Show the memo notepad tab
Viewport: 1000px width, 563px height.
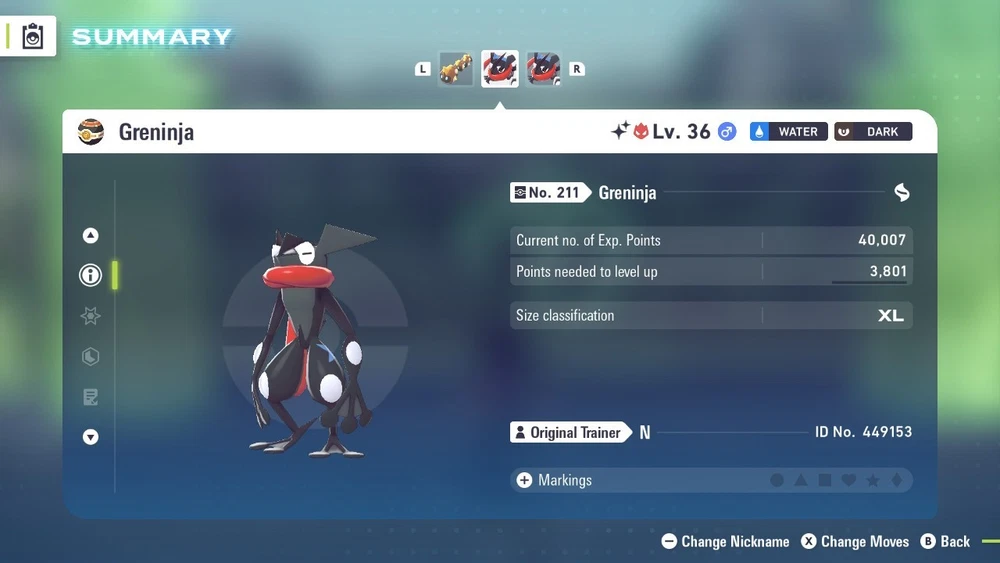[x=91, y=397]
